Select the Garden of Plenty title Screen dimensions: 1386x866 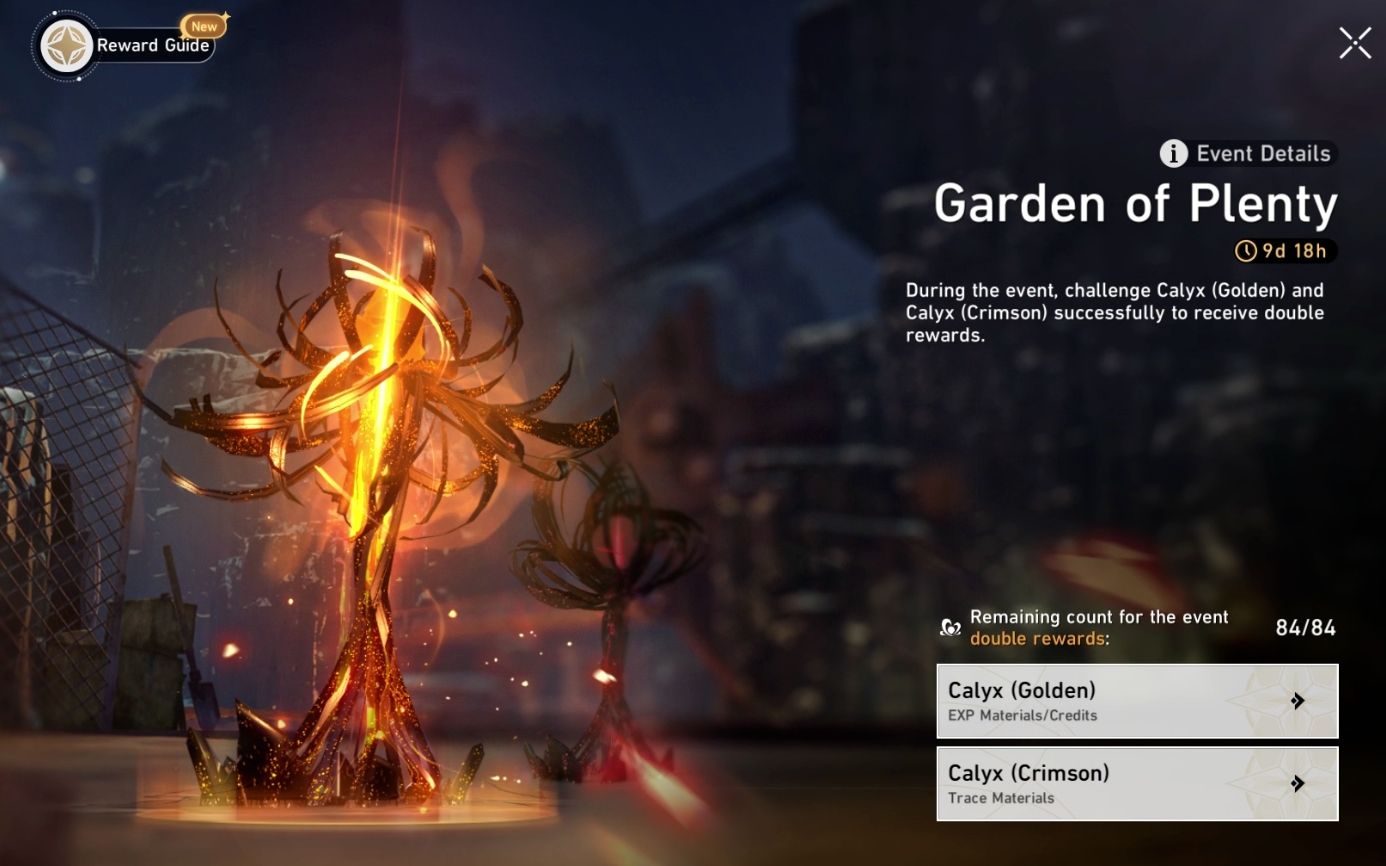(x=1136, y=204)
